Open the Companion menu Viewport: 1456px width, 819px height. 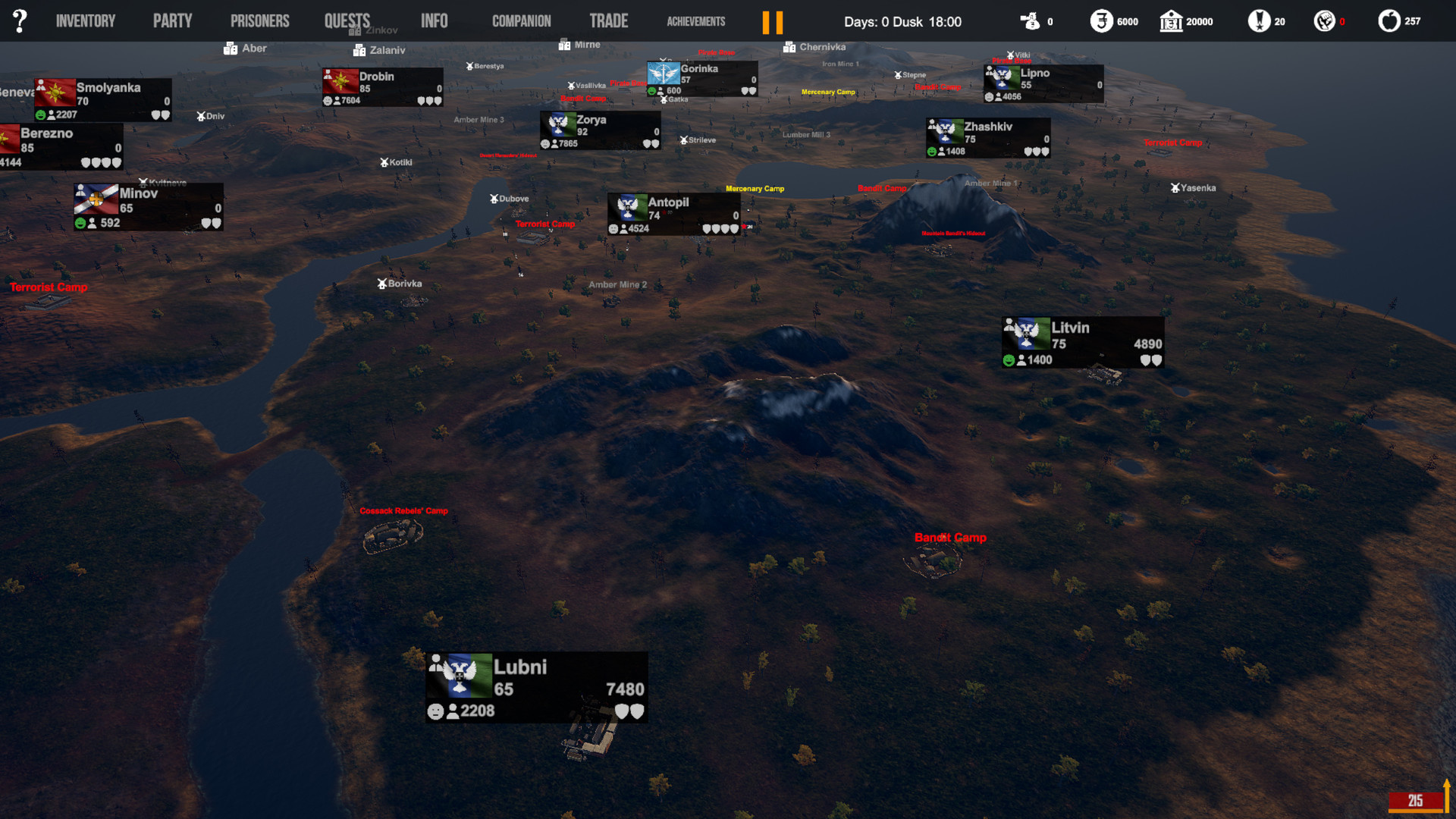(521, 21)
